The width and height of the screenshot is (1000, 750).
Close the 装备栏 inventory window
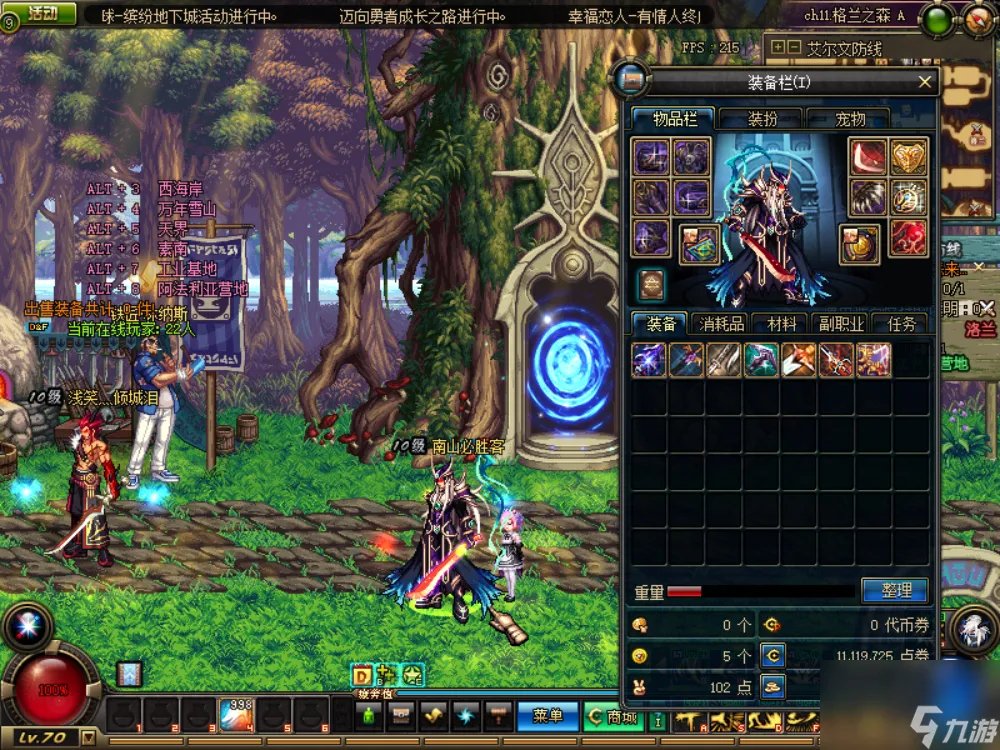coord(925,82)
